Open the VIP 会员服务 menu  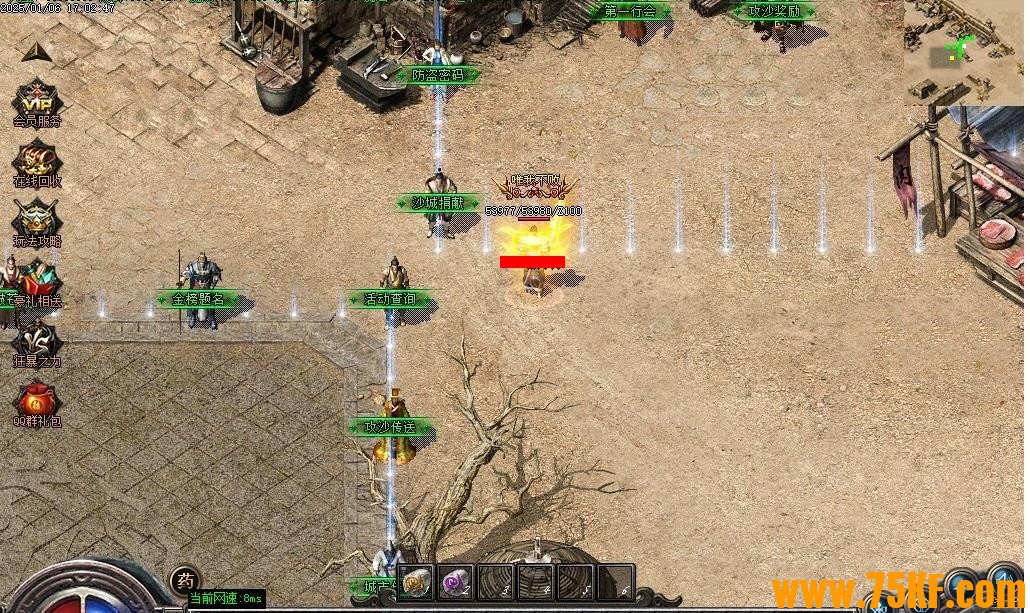click(37, 101)
